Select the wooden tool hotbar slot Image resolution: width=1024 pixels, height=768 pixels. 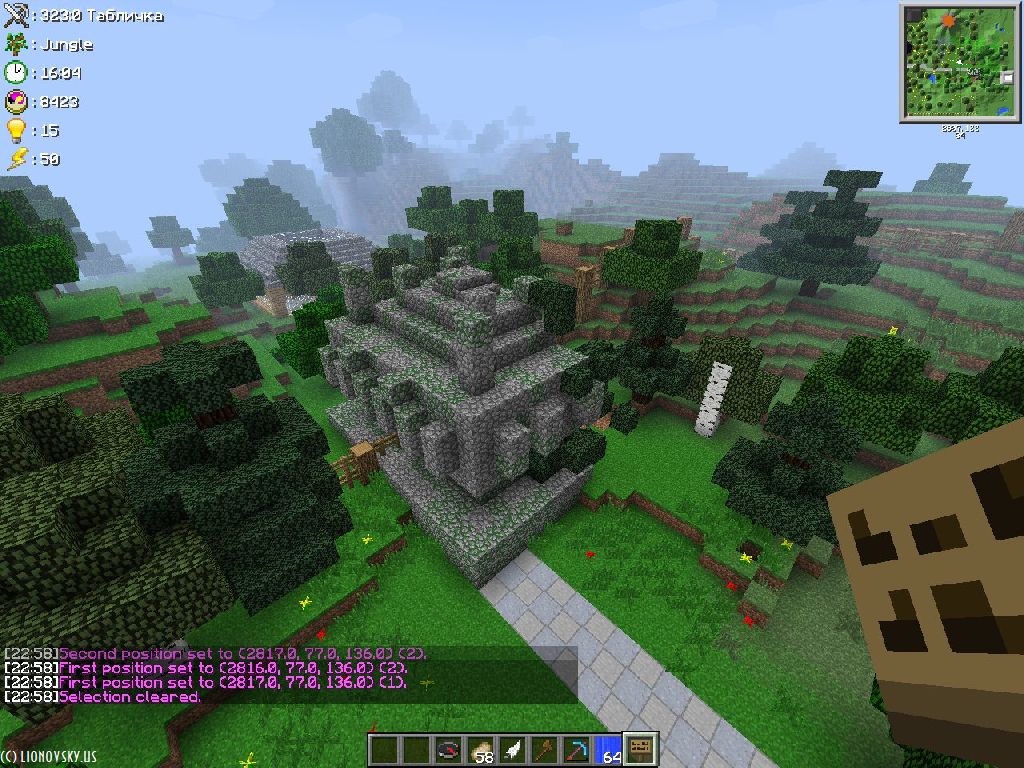pos(544,750)
